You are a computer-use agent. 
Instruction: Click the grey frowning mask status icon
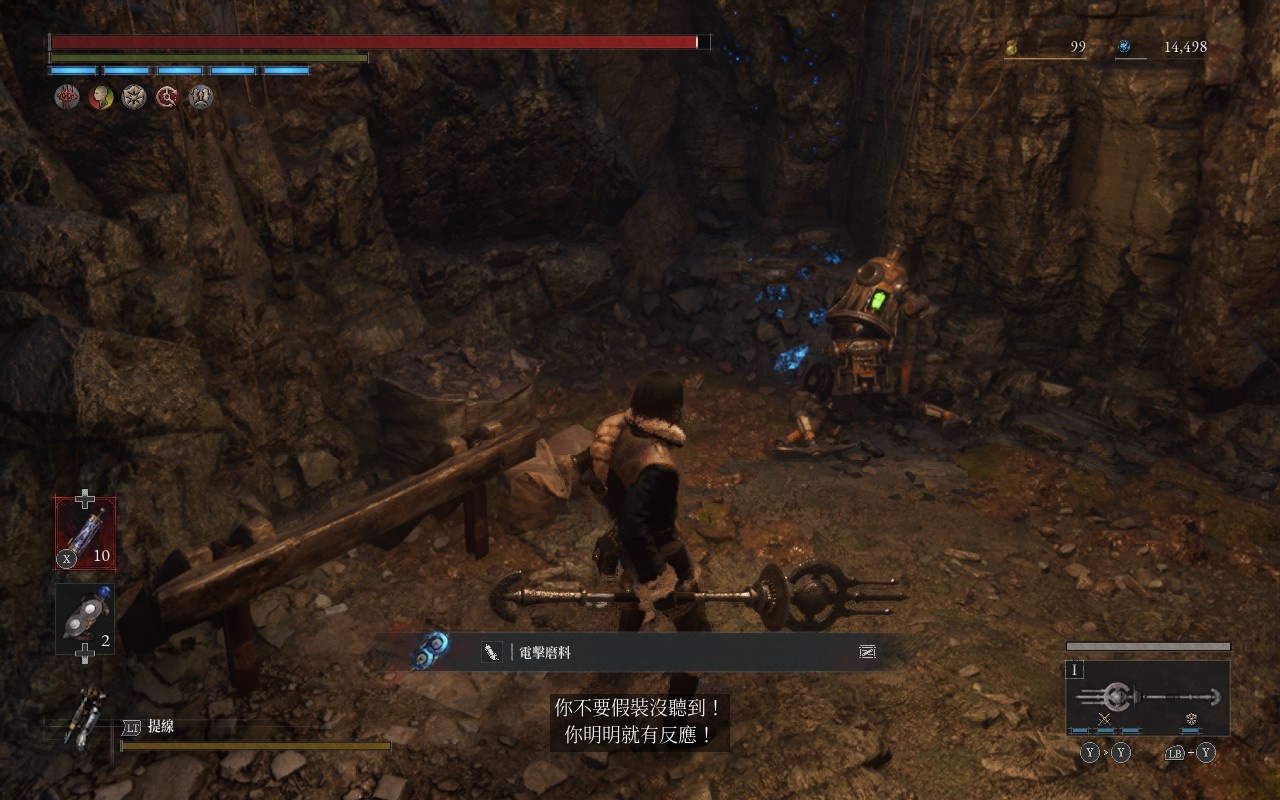pos(201,97)
